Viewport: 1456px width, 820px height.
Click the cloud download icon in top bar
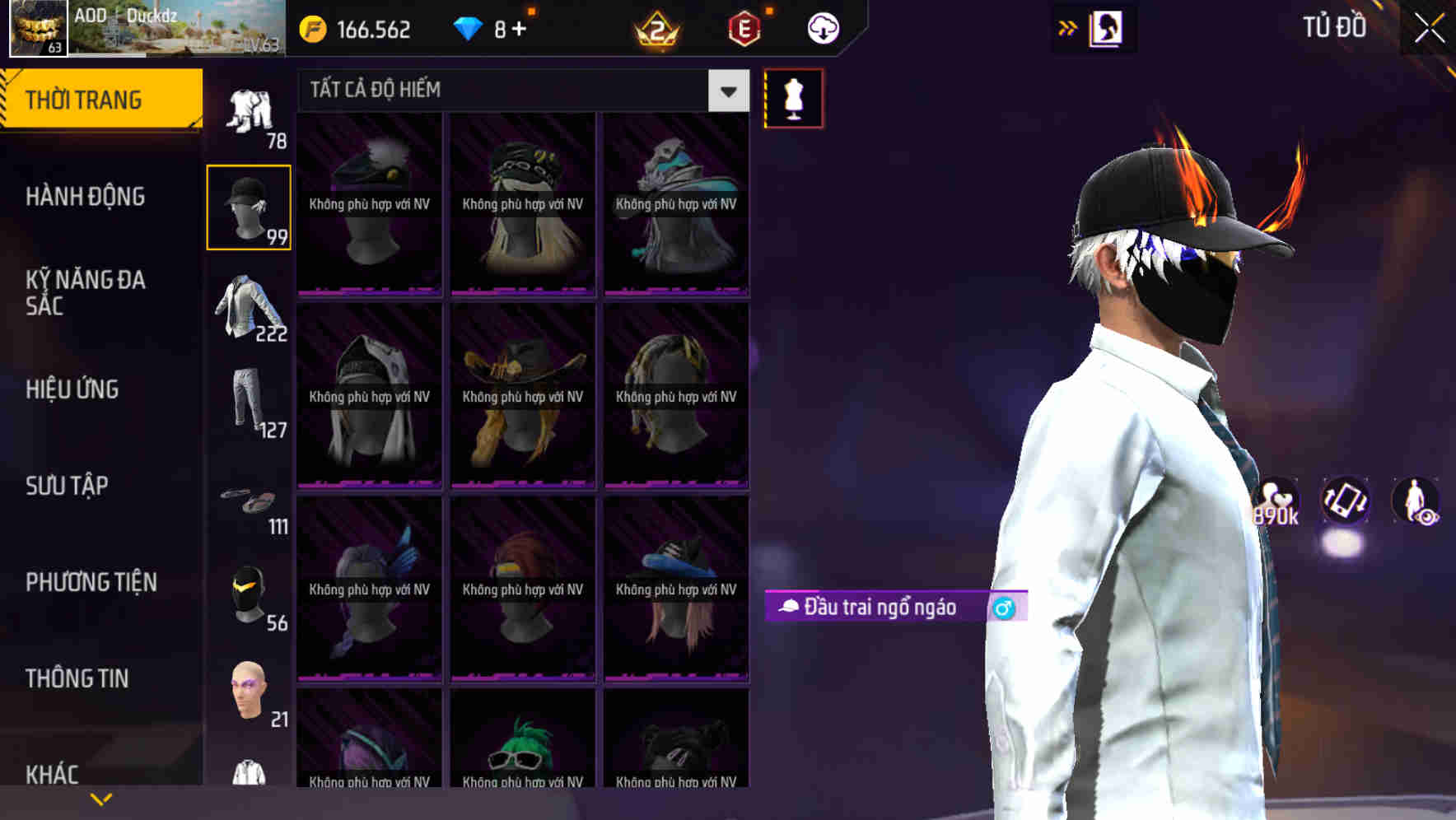pos(822,27)
